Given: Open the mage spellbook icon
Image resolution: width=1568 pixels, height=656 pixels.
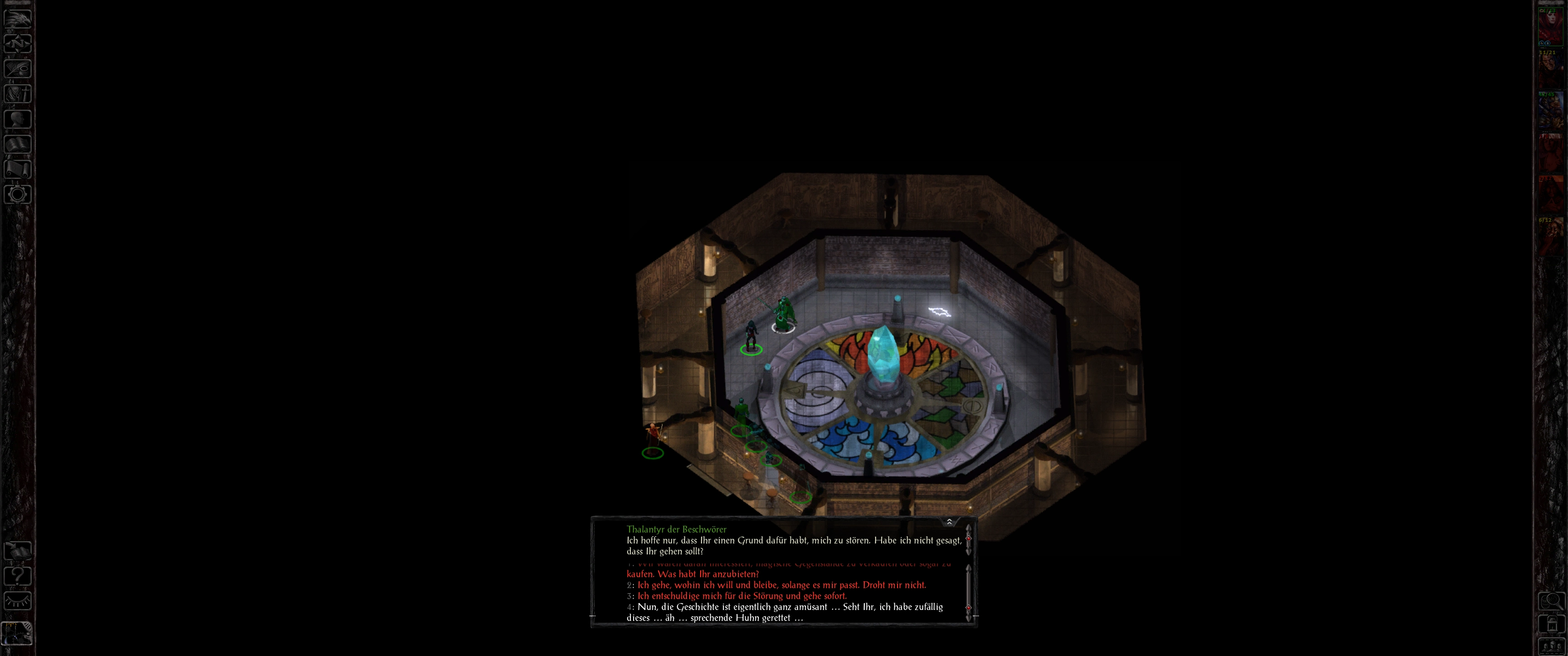Looking at the screenshot, I should click(x=18, y=143).
